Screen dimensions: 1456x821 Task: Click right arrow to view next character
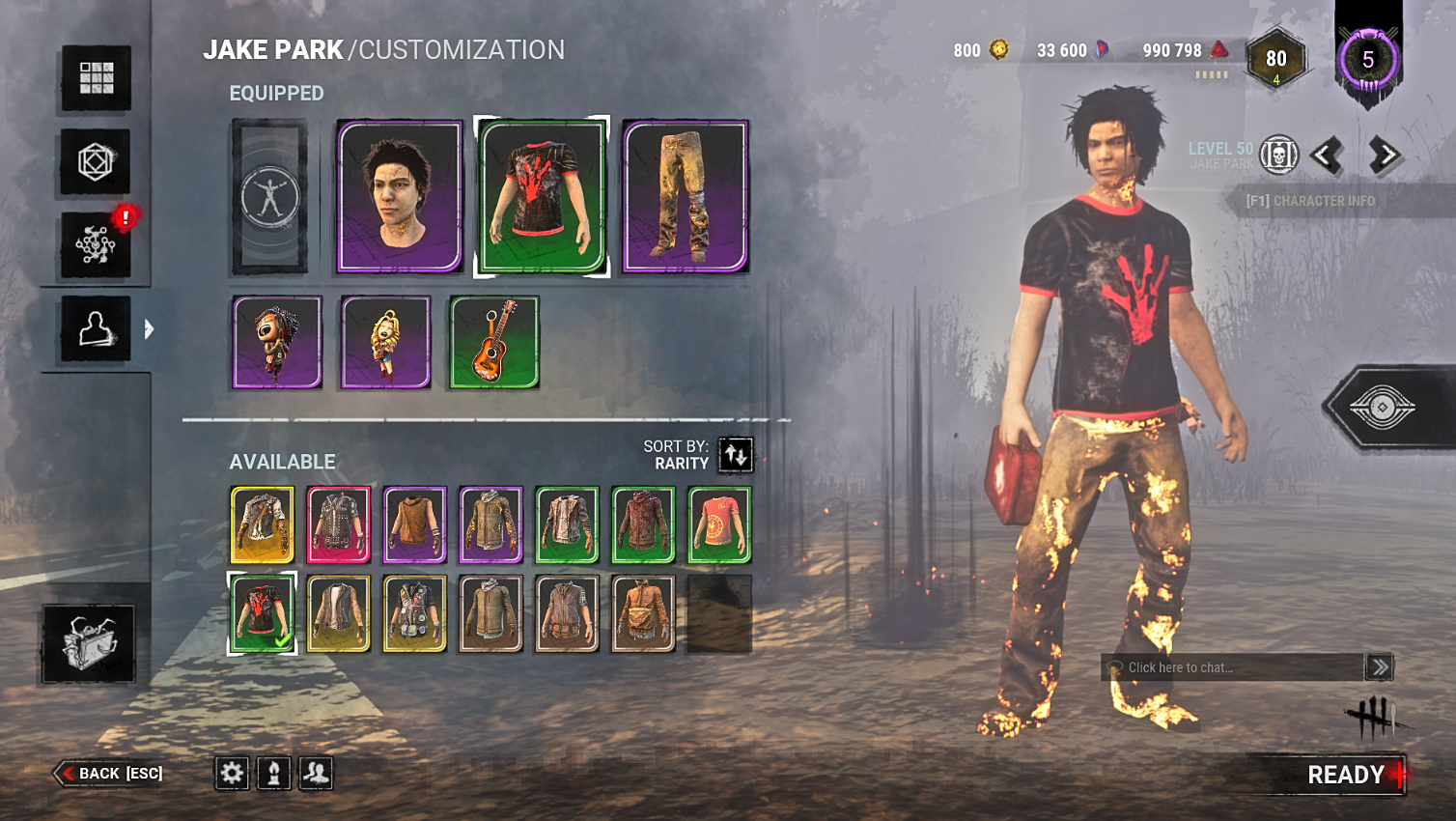(x=1383, y=155)
